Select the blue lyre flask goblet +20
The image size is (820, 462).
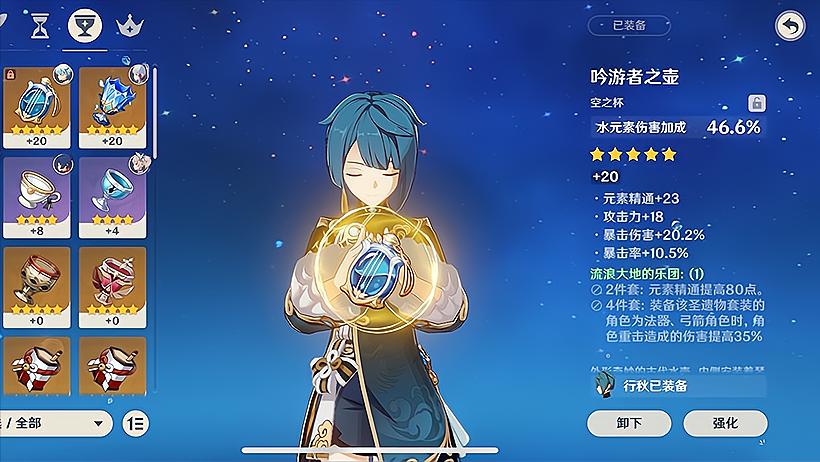(x=36, y=105)
